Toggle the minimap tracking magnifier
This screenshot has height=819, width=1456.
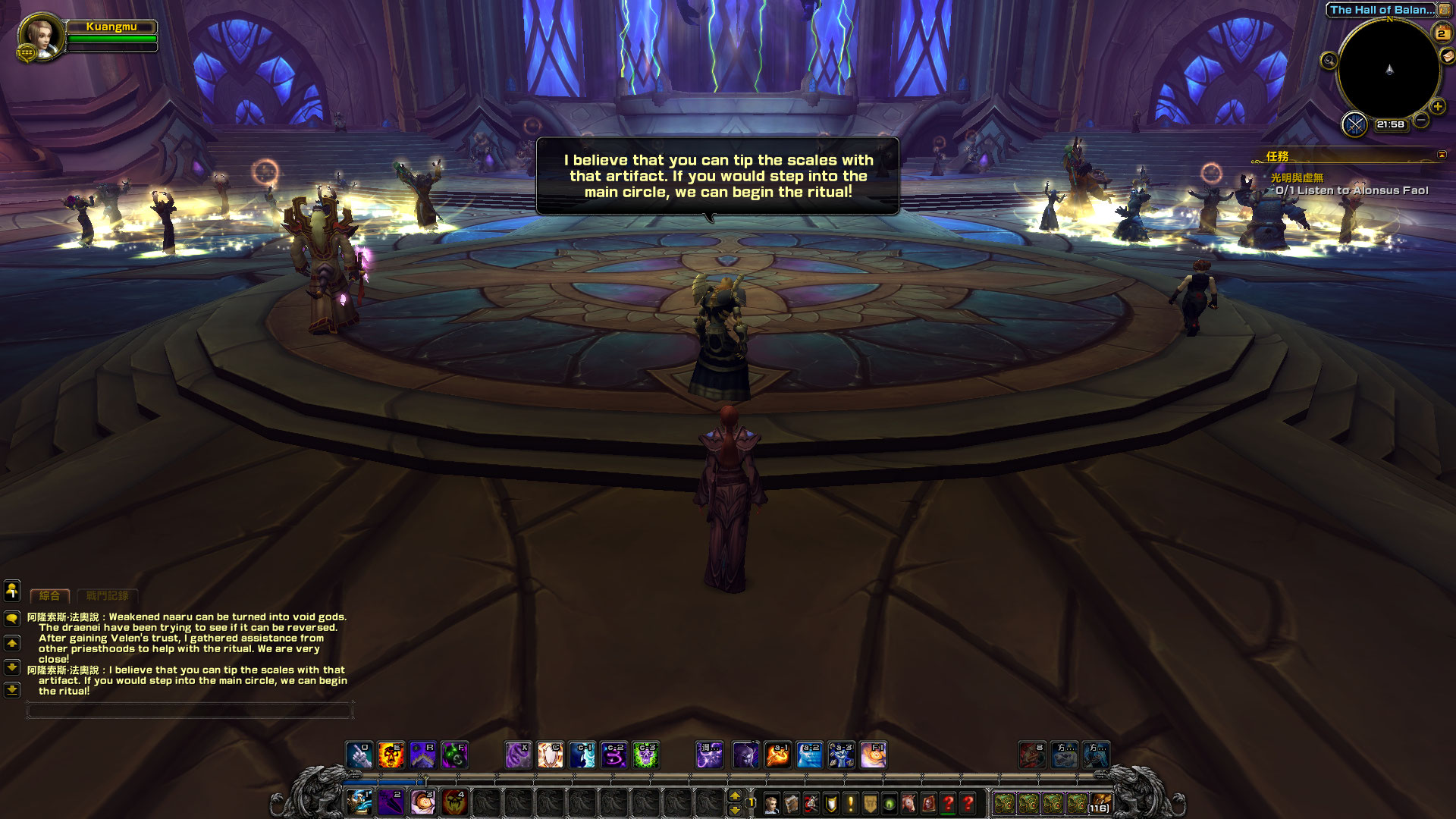1329,61
